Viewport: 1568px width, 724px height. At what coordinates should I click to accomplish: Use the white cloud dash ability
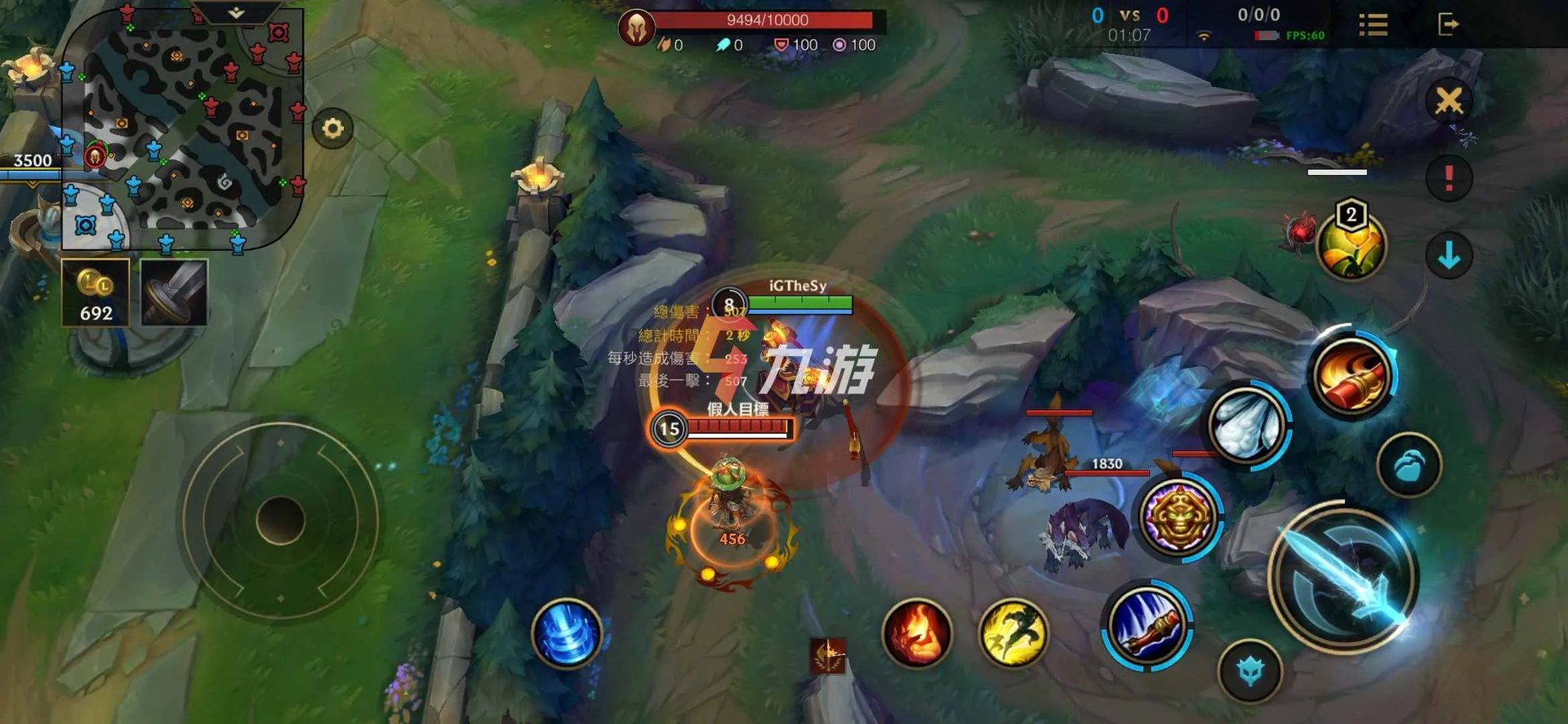click(1248, 423)
